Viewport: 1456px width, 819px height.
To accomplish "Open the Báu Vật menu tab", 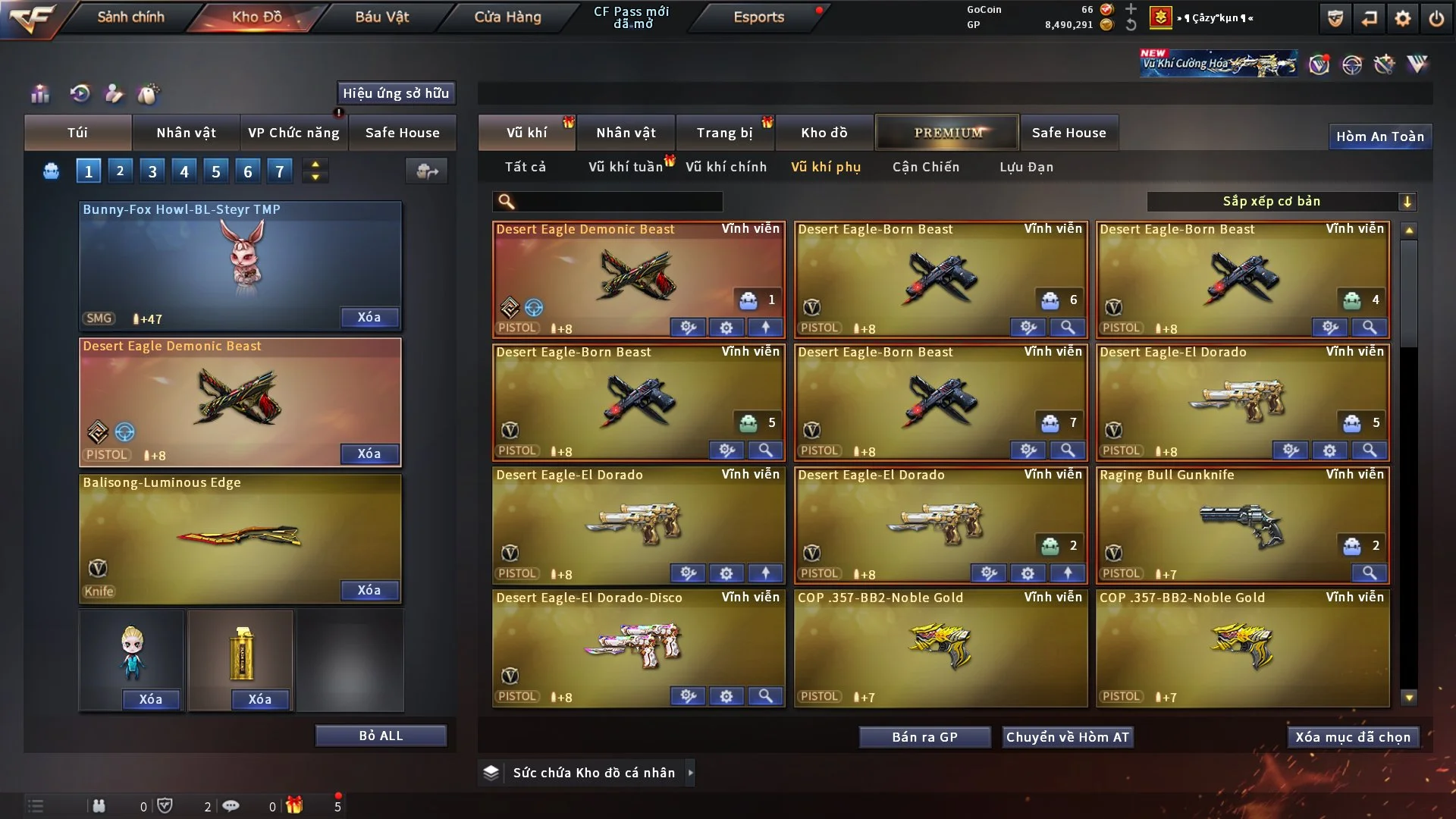I will (x=381, y=17).
